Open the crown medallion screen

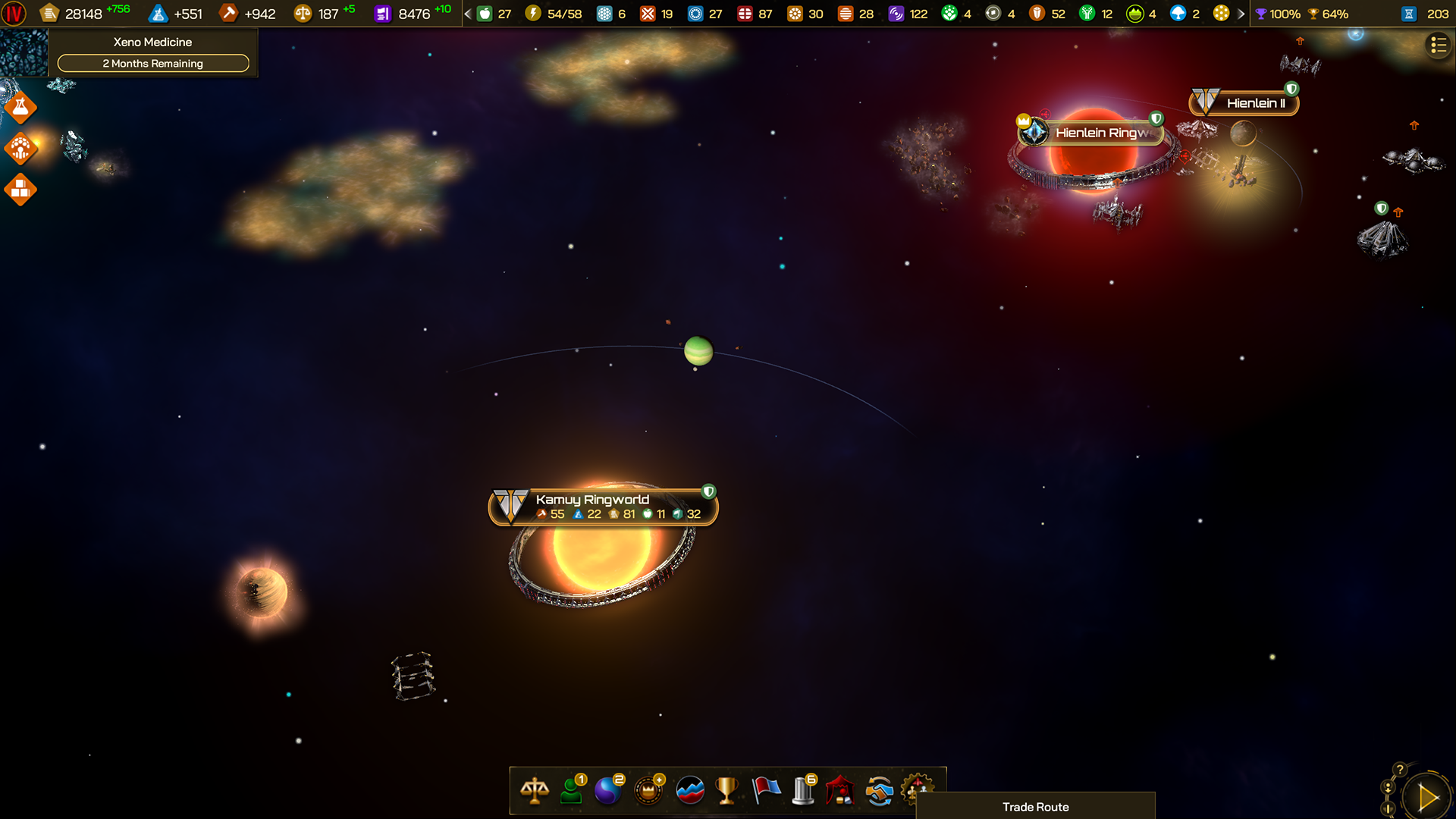[x=648, y=791]
